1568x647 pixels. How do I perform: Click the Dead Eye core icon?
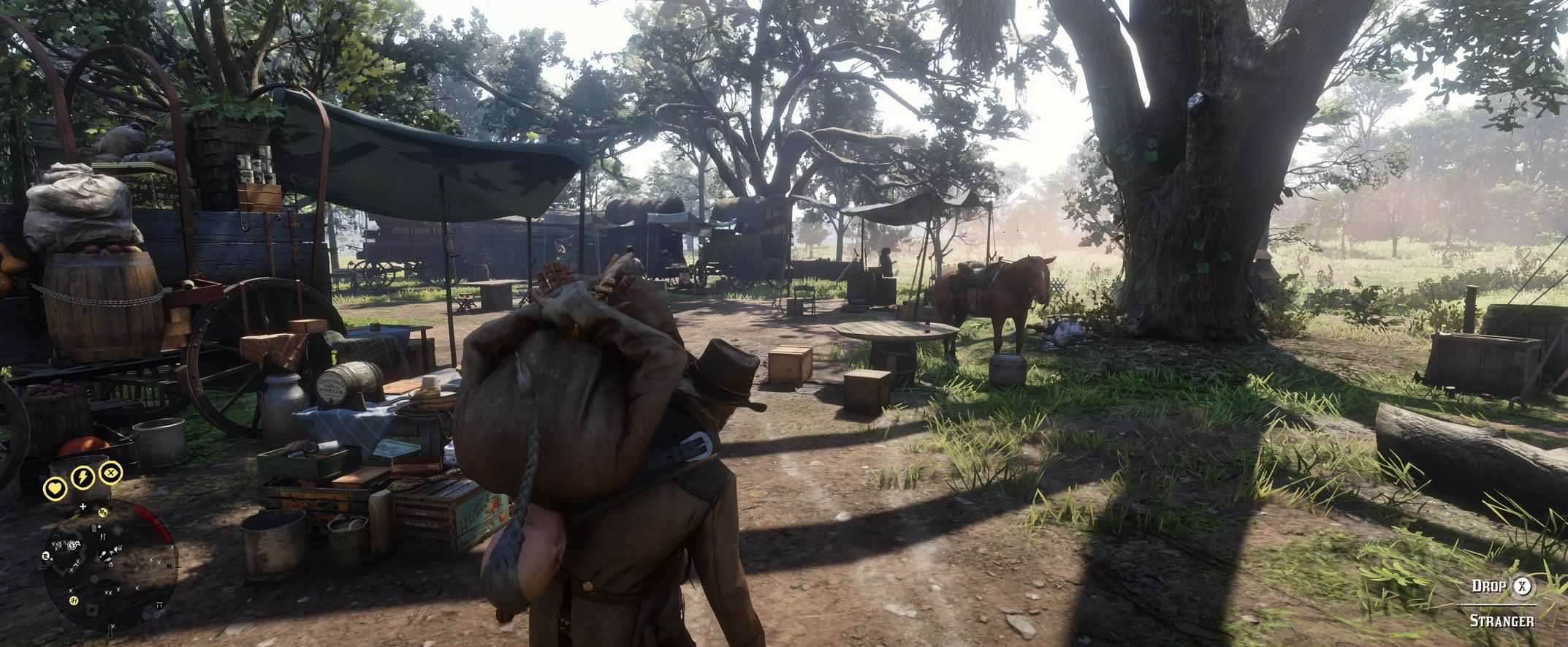pos(110,472)
